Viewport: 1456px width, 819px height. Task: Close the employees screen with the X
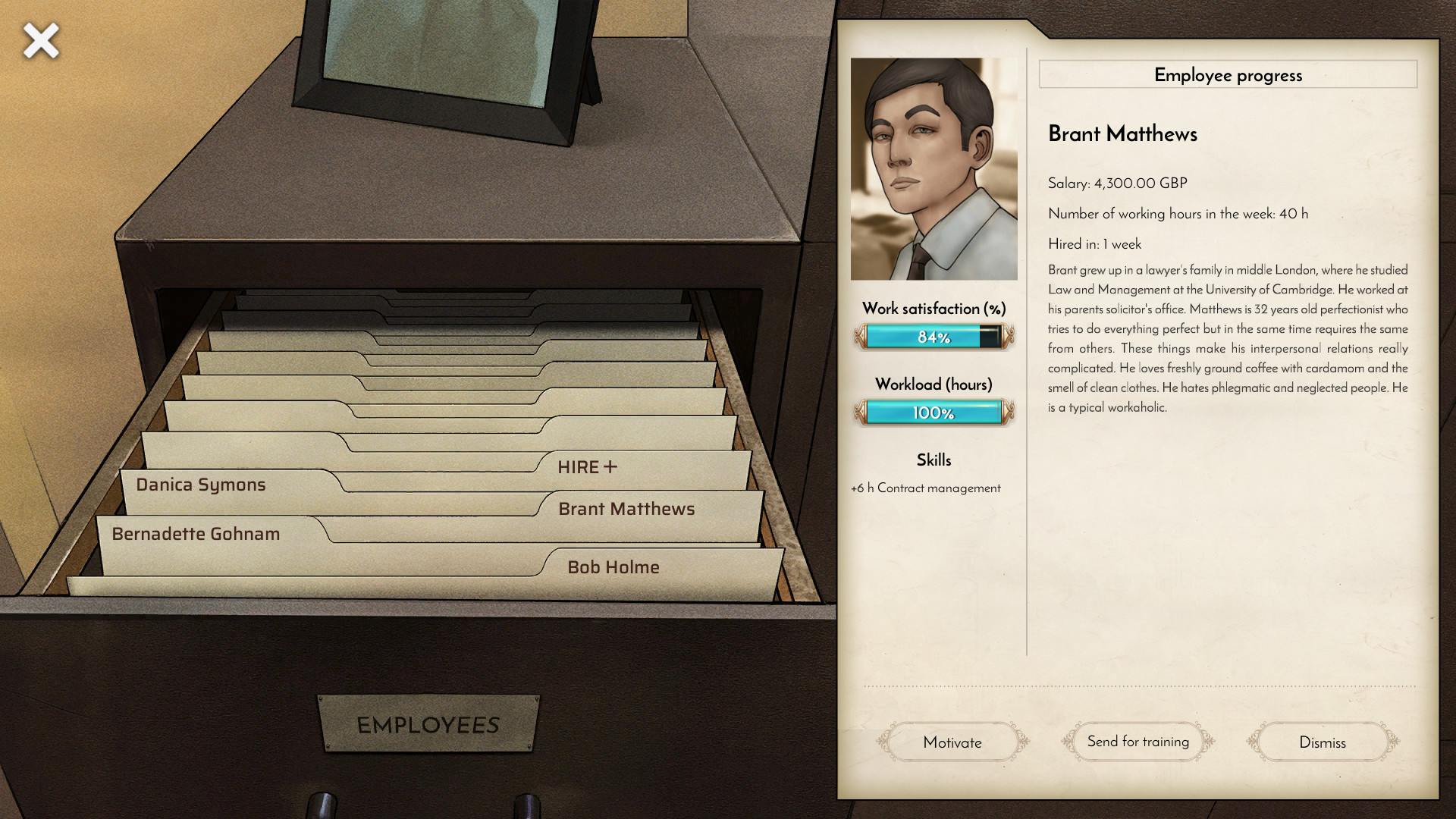coord(41,41)
